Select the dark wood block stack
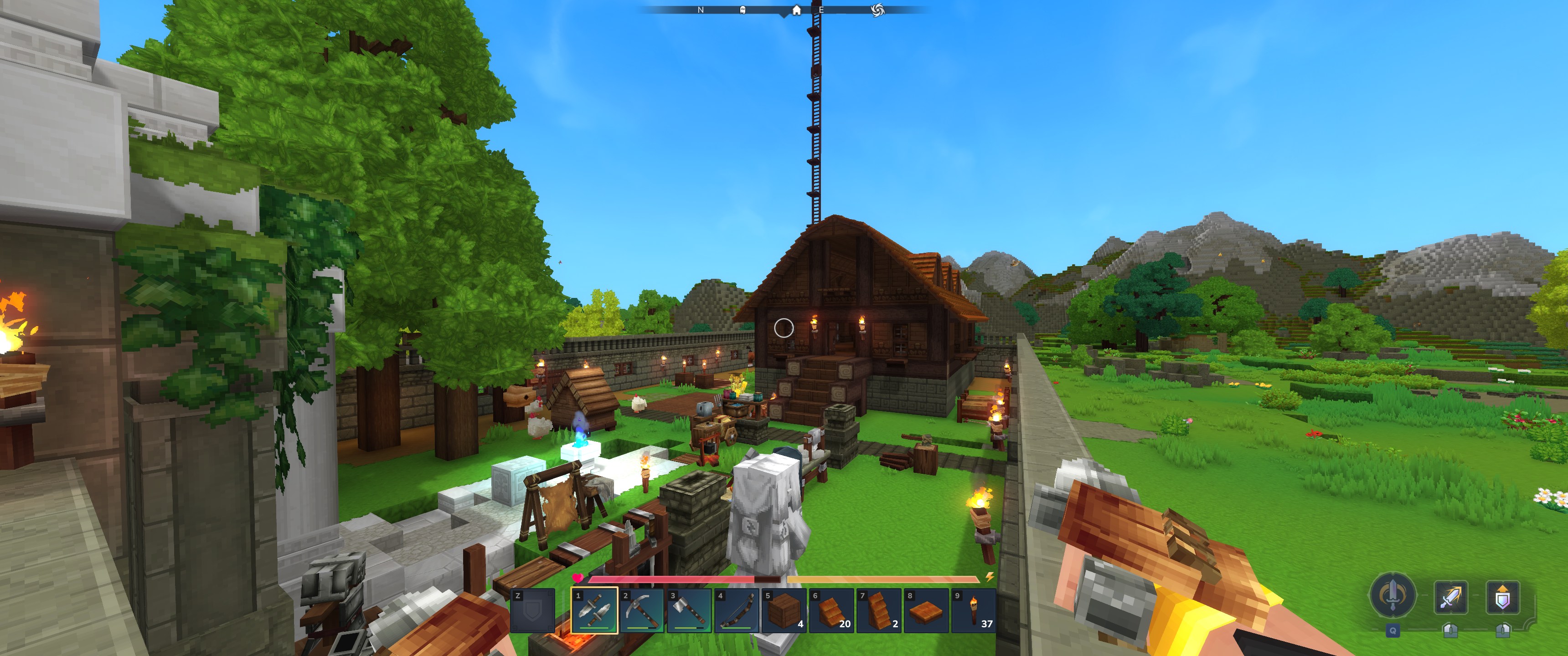Viewport: 1568px width, 656px height. point(784,610)
